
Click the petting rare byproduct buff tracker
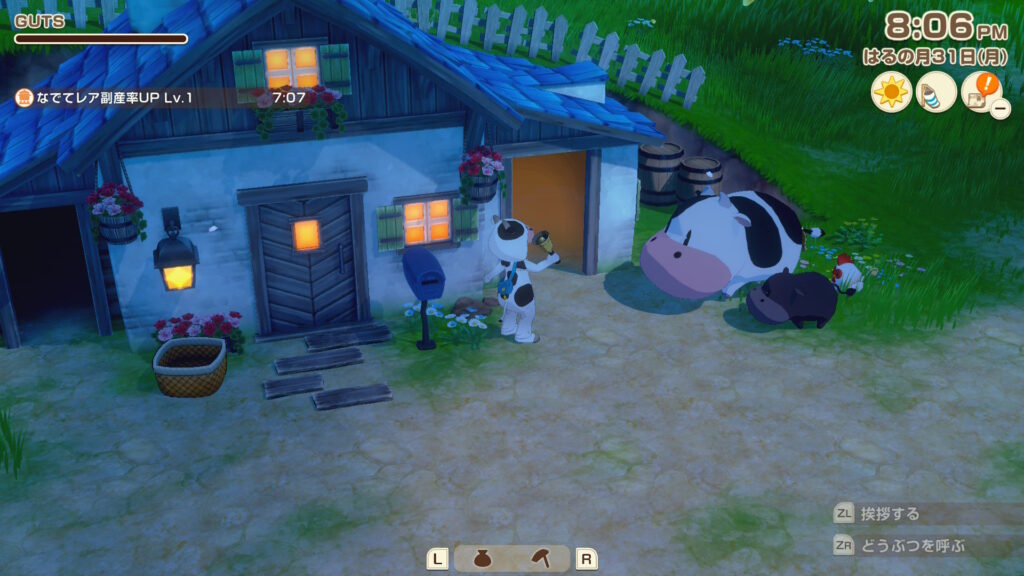click(x=160, y=98)
